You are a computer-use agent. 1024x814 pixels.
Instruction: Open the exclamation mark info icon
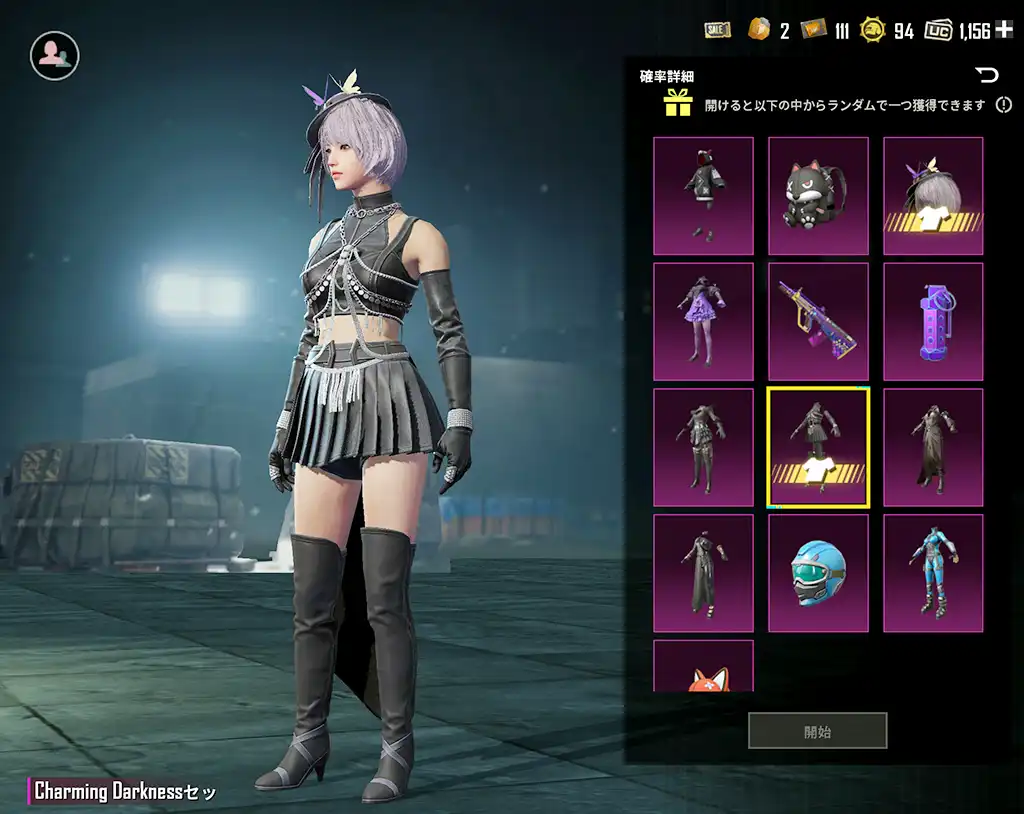coord(1004,104)
